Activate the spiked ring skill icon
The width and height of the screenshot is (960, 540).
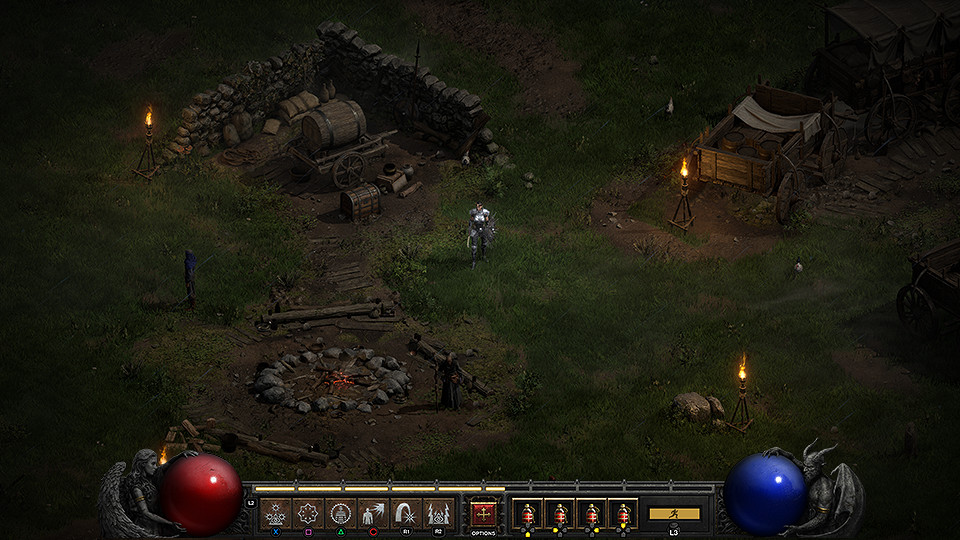(x=309, y=514)
